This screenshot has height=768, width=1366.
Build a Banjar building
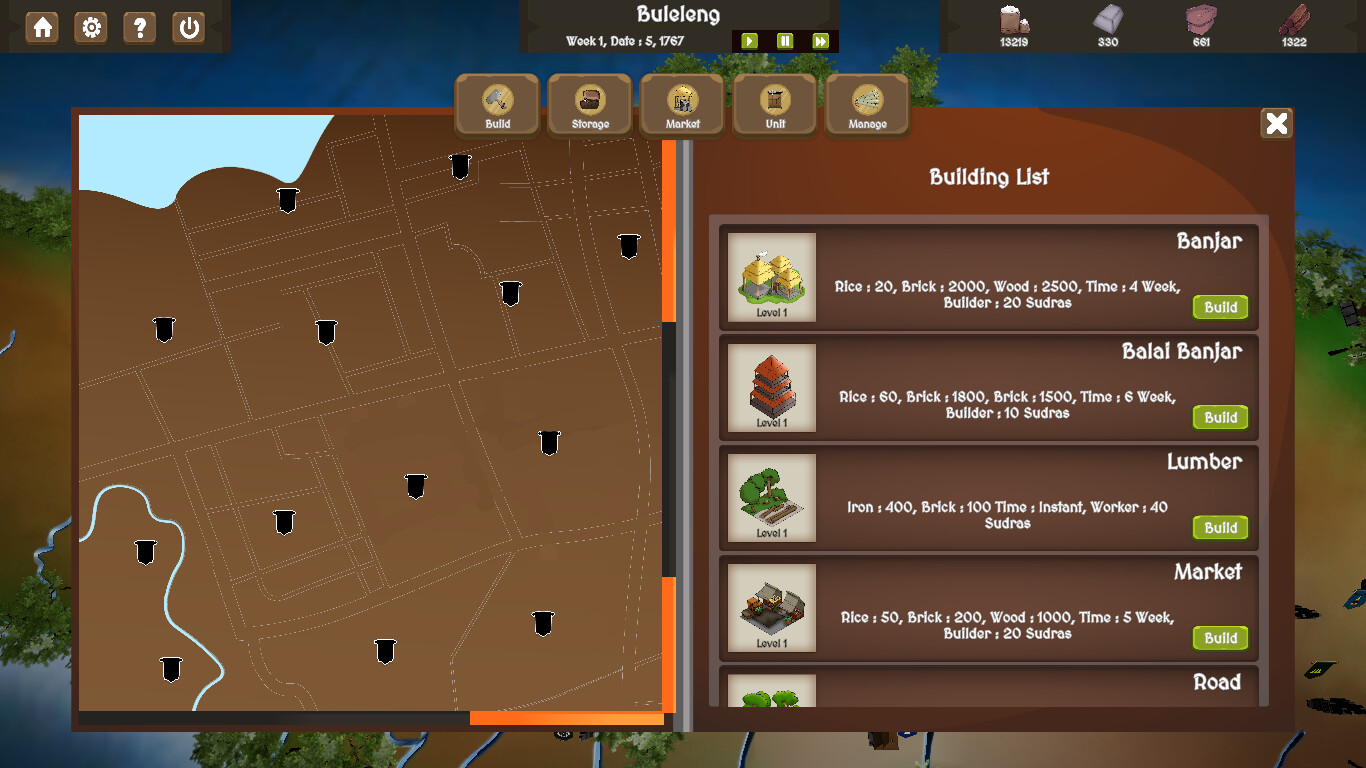tap(1219, 307)
